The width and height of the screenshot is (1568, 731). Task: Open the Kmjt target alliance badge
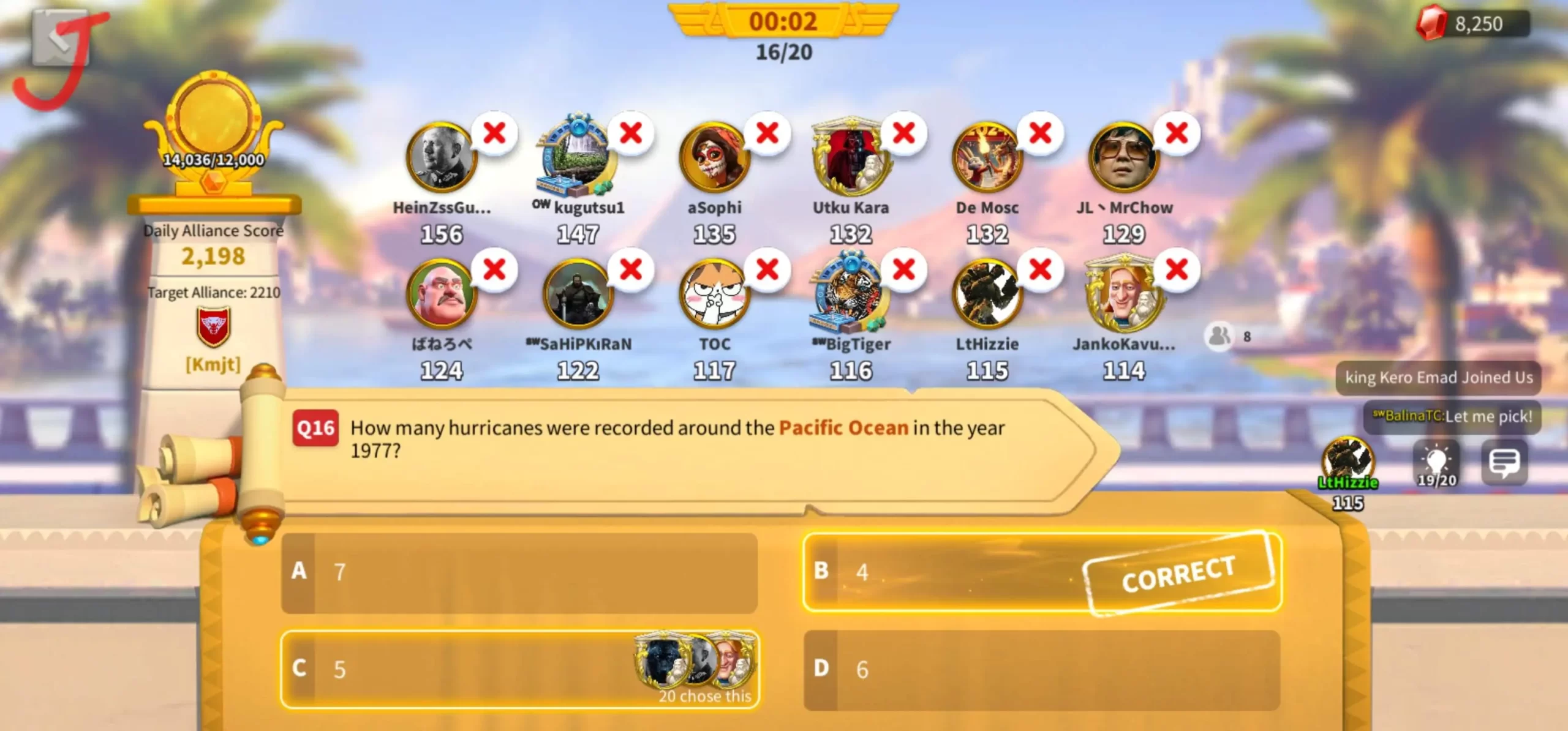(213, 328)
